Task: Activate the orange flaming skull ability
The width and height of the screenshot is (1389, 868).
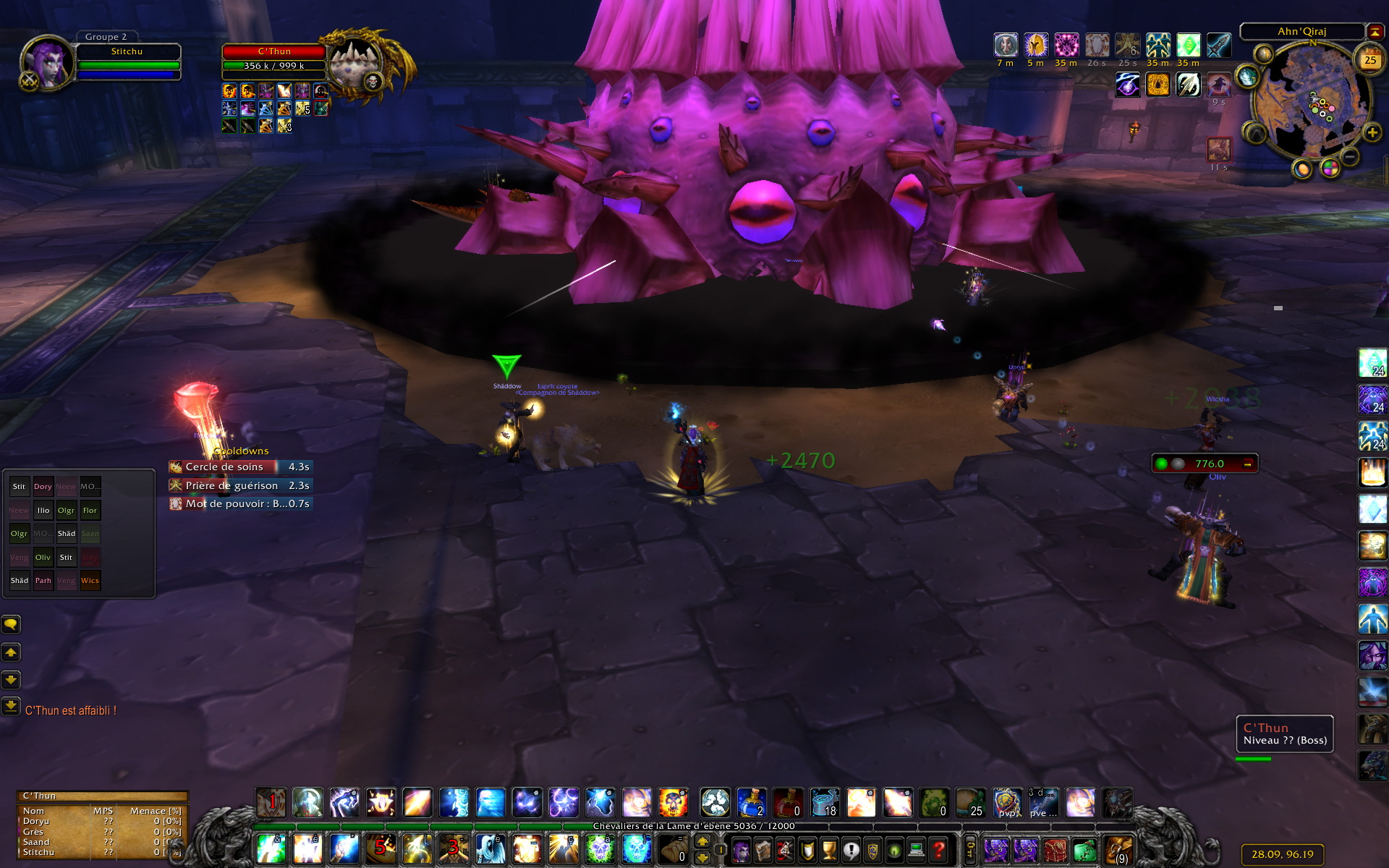Action: (x=673, y=803)
